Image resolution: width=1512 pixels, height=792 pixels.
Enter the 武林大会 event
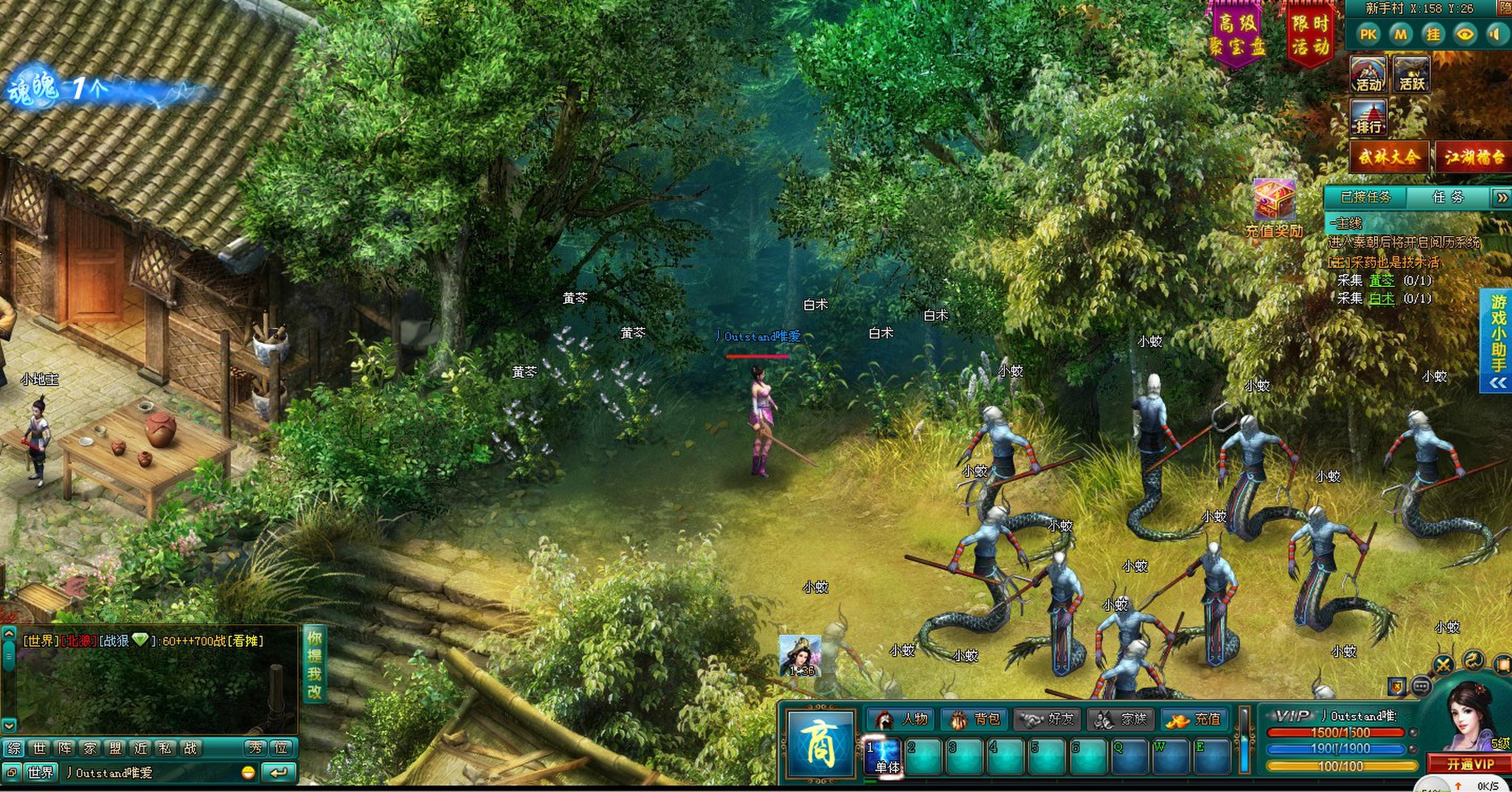pyautogui.click(x=1389, y=157)
